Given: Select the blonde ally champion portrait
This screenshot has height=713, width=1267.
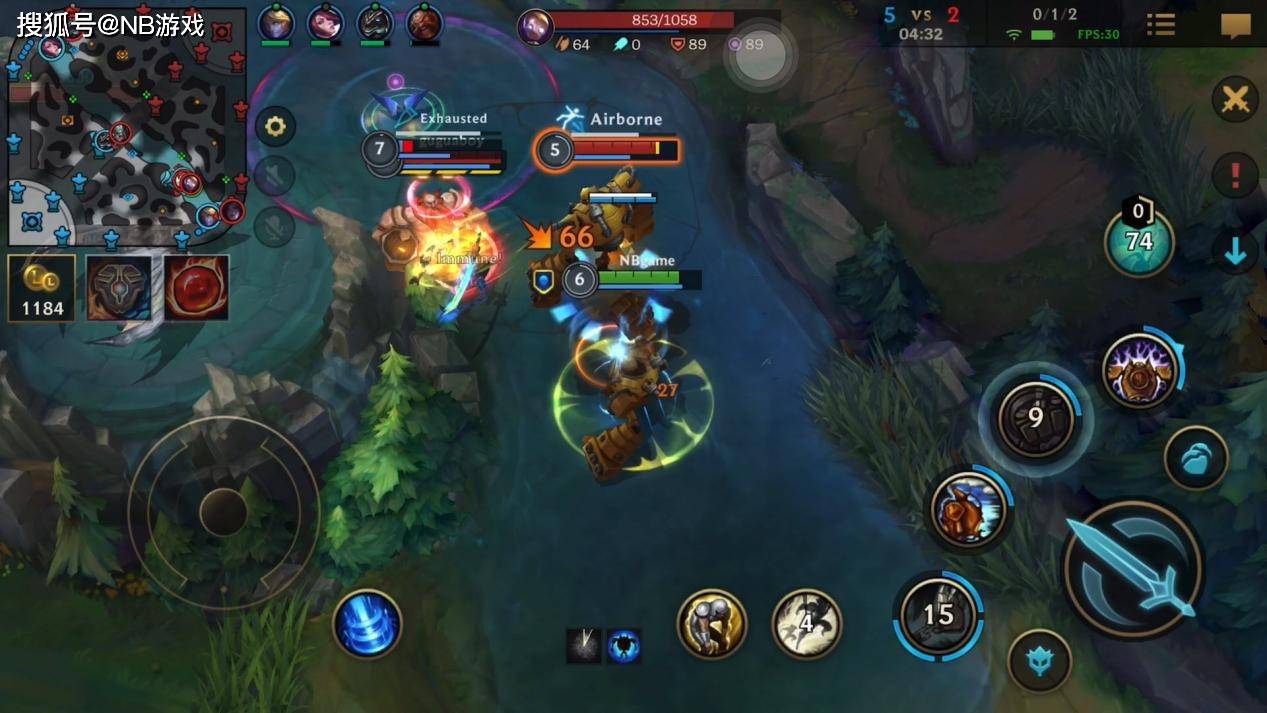Looking at the screenshot, I should [275, 22].
